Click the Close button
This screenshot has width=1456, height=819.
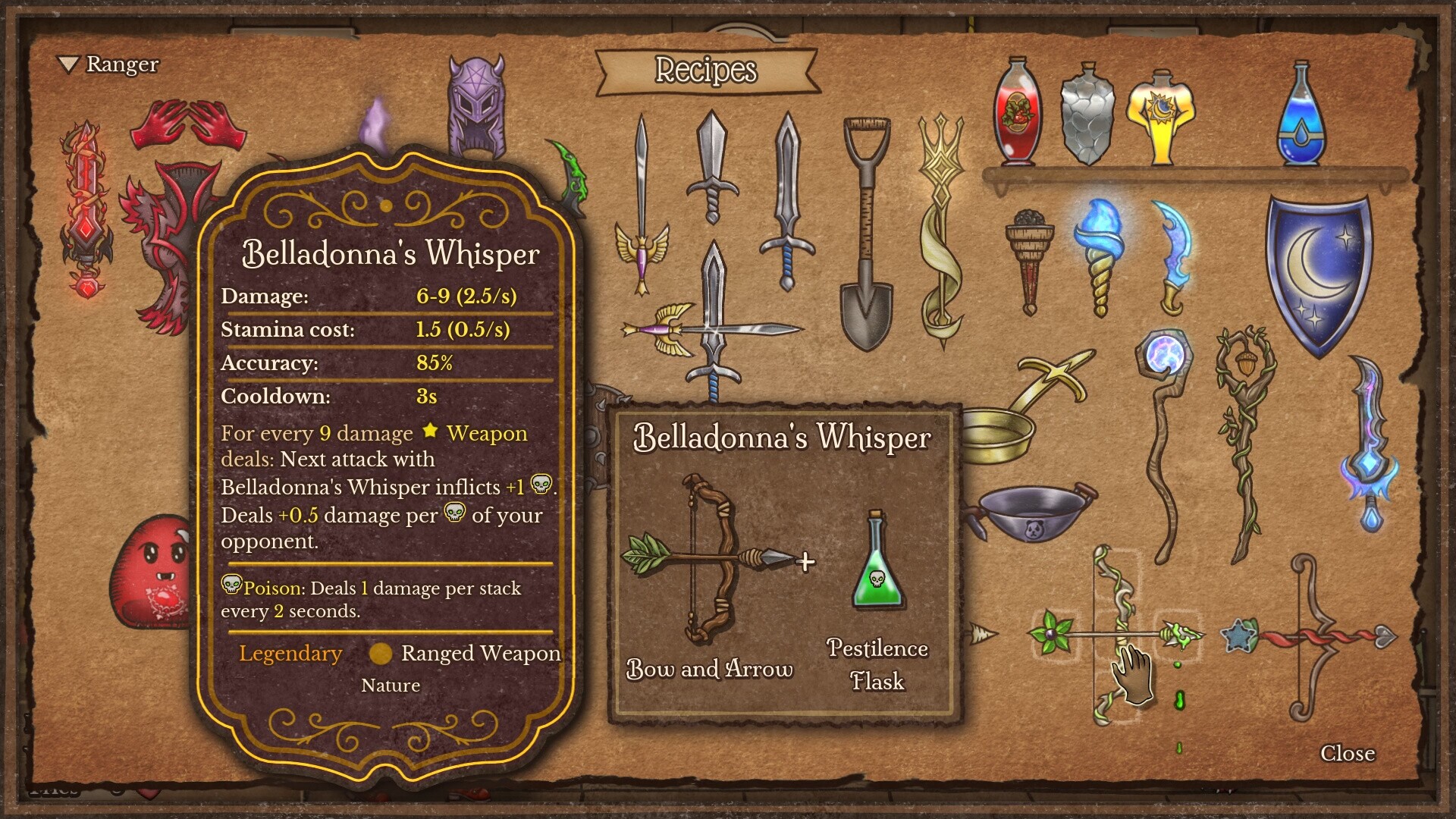tap(1350, 754)
